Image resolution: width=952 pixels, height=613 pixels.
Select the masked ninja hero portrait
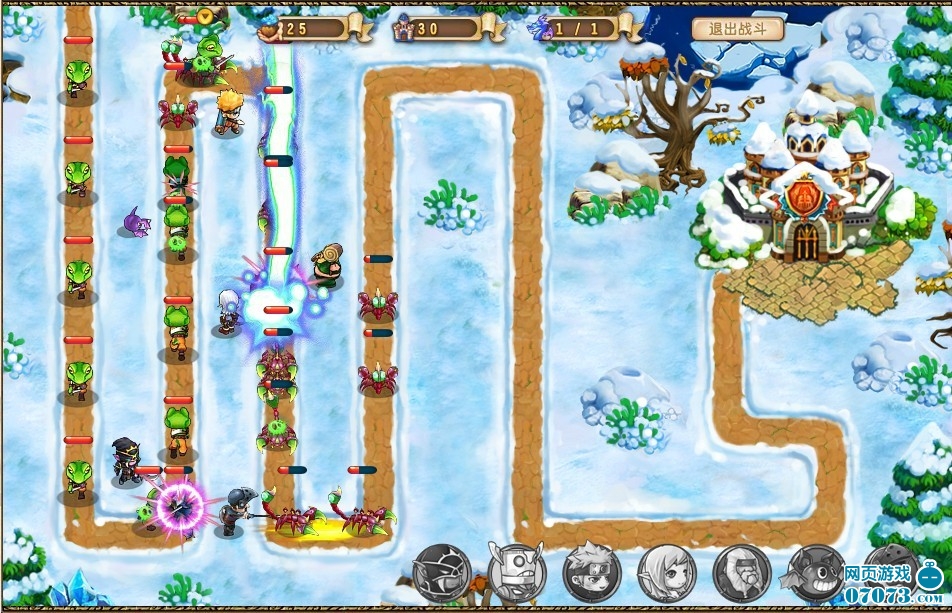[x=442, y=573]
